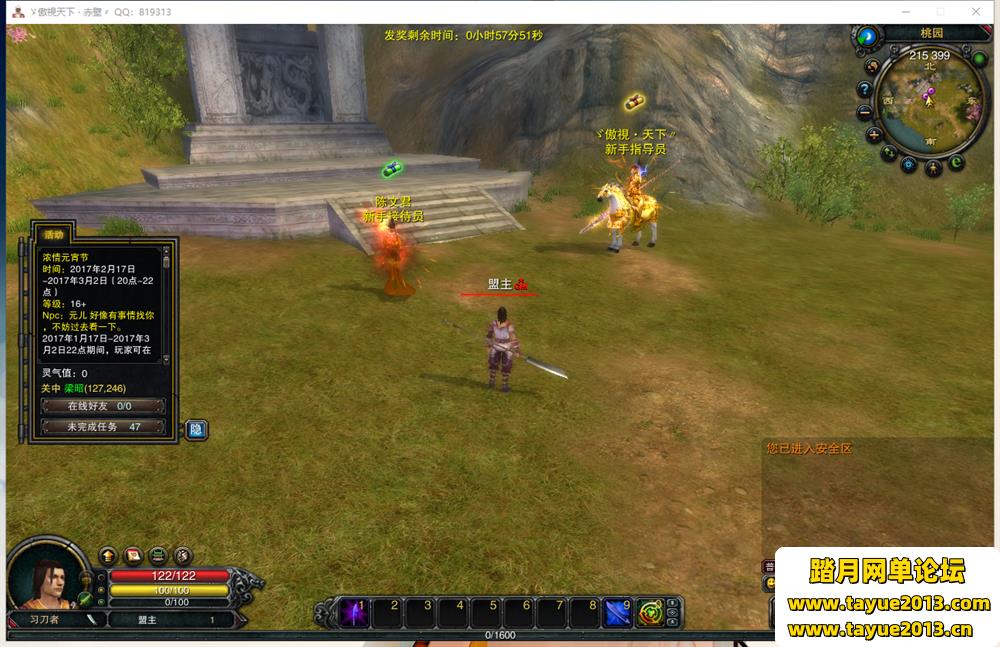Open the 在线好友 online friends list

pos(102,406)
